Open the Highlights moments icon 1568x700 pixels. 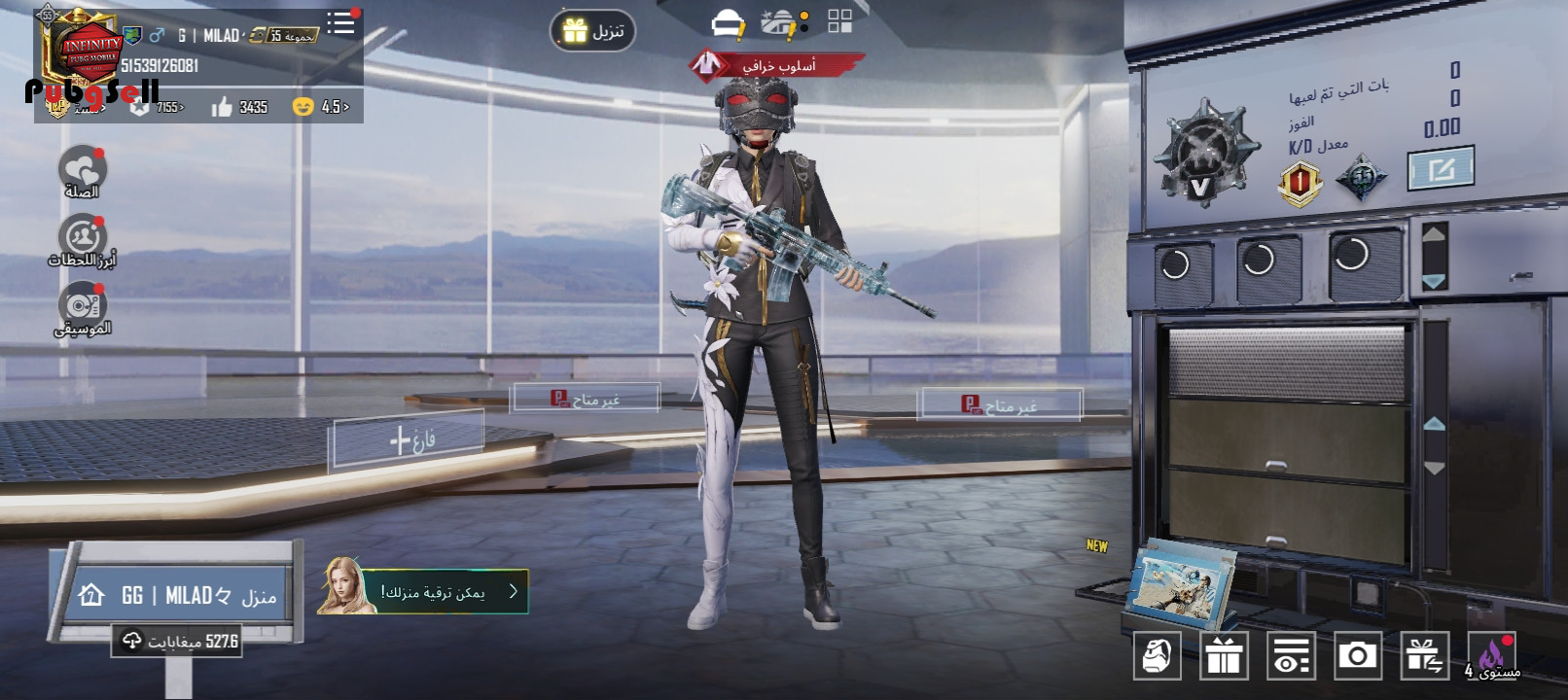click(x=83, y=239)
